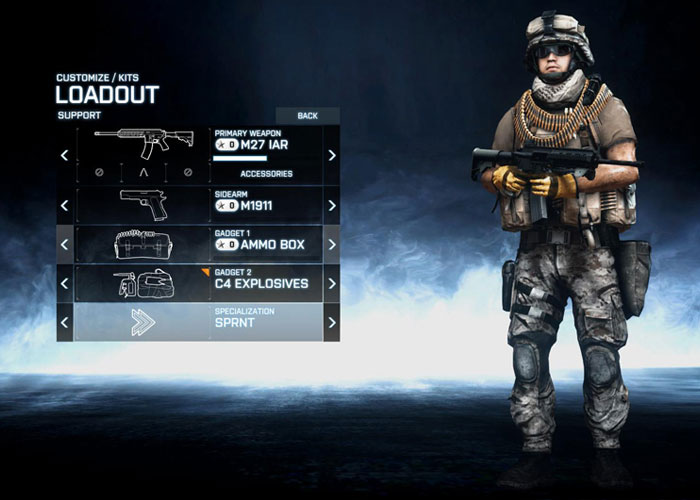Select the M27 IAR primary weapon row
This screenshot has height=500, width=700.
tap(198, 145)
